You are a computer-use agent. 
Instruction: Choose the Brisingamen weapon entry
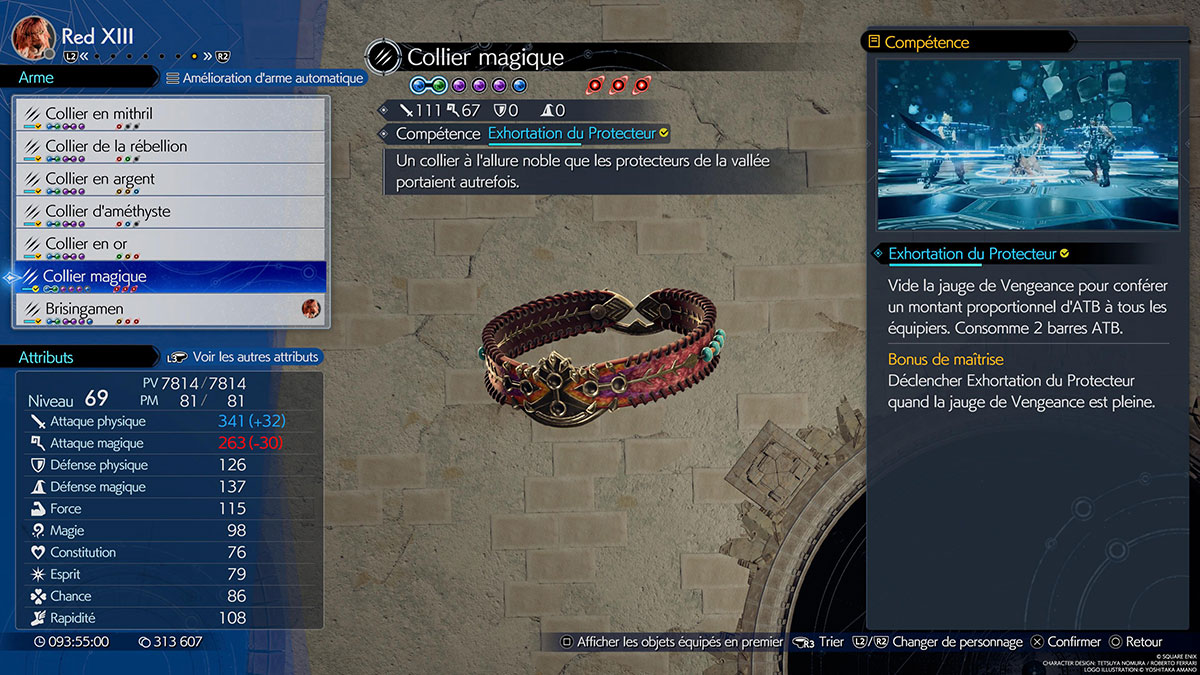click(170, 310)
